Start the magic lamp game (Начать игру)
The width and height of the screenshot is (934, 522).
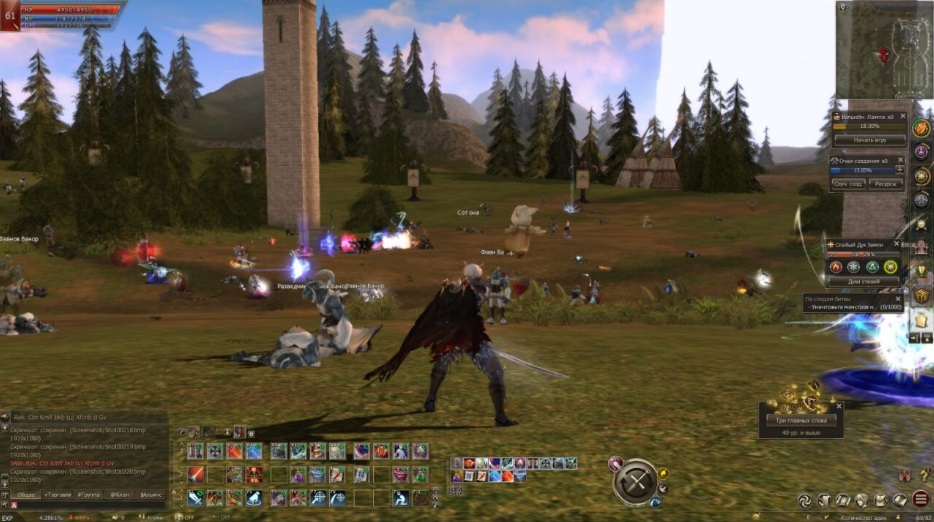point(868,141)
